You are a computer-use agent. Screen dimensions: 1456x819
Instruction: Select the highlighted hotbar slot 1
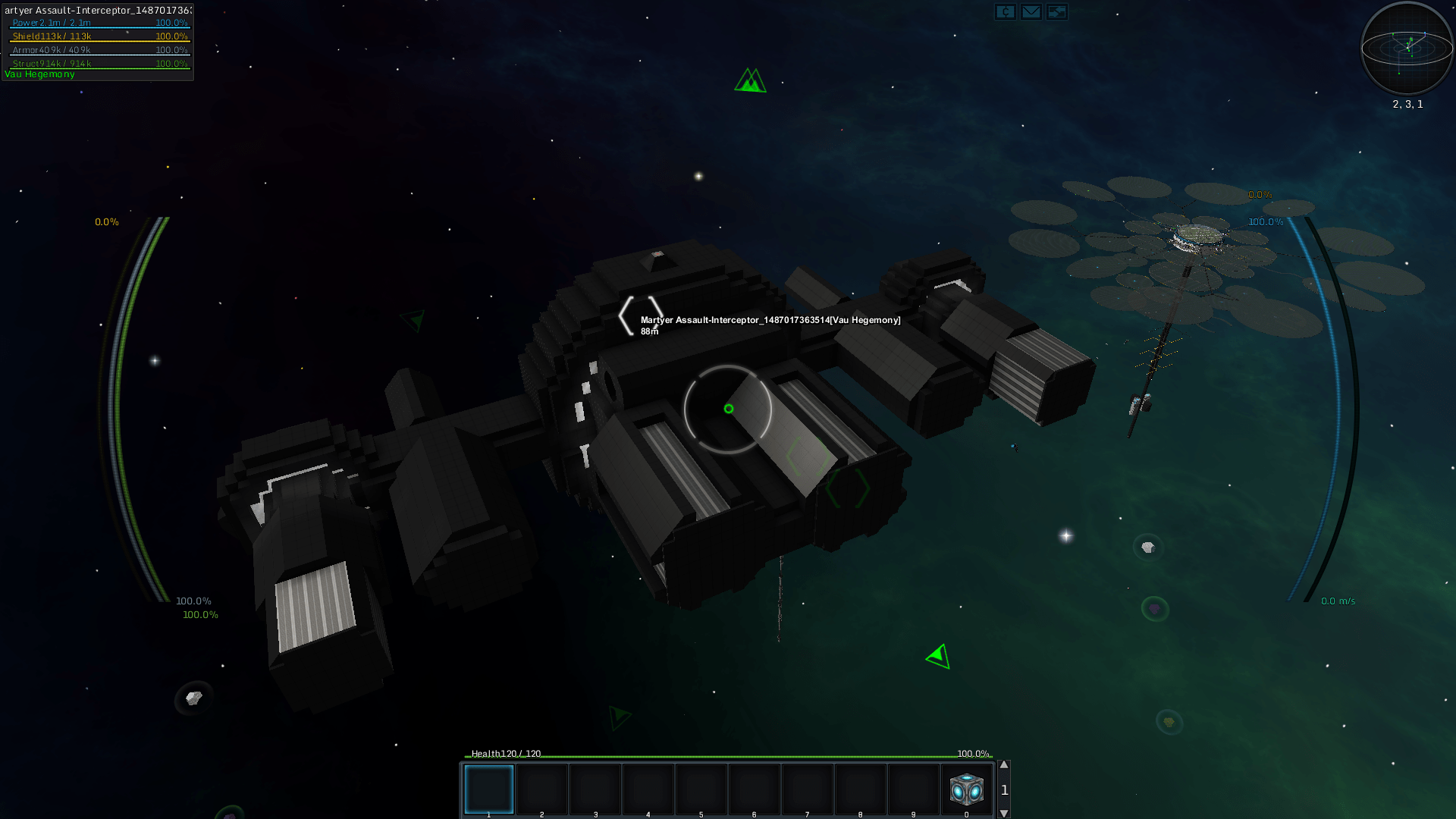488,789
